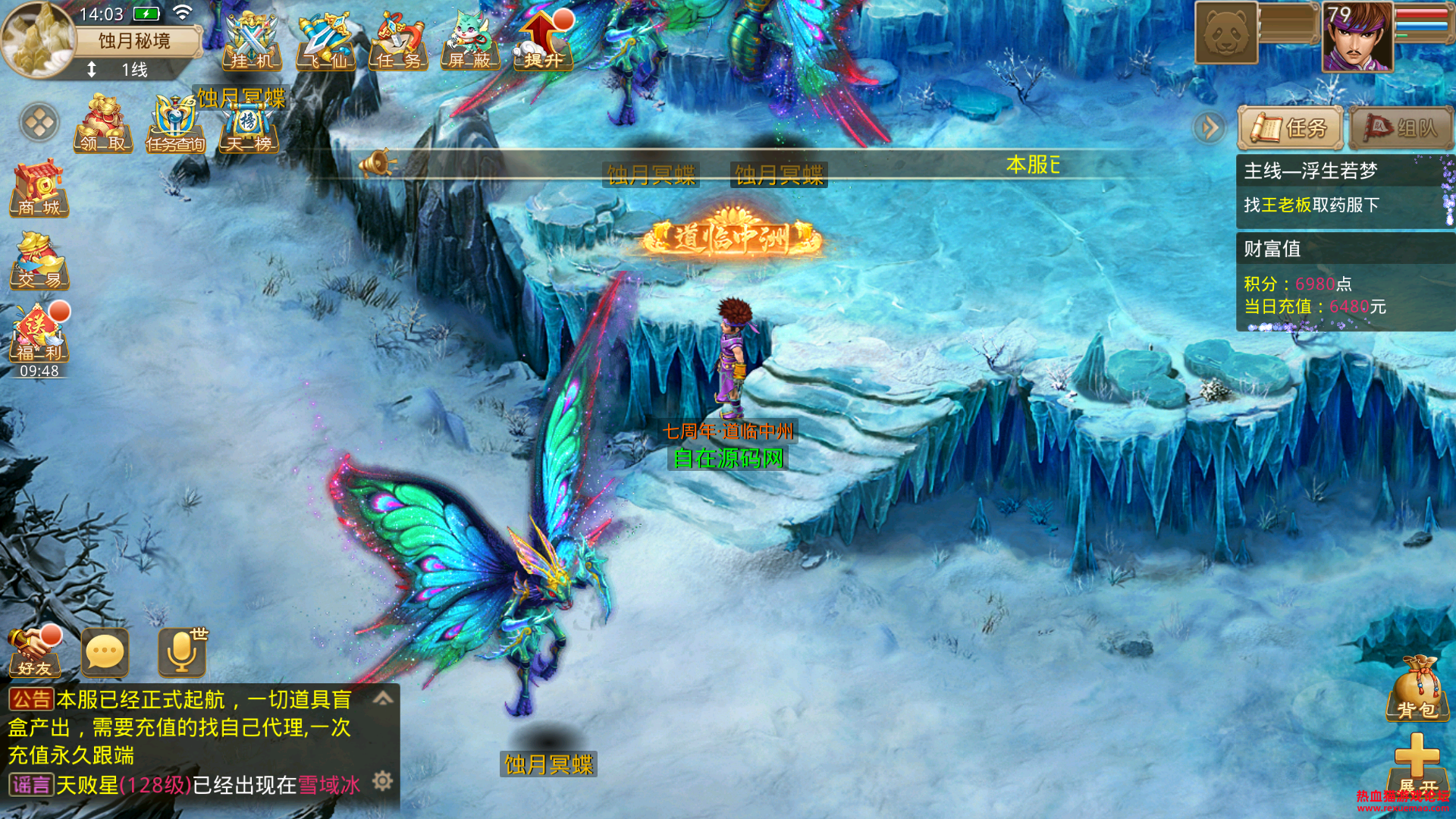This screenshot has width=1456, height=819.
Task: Open the 交易 trade icon
Action: pyautogui.click(x=39, y=261)
